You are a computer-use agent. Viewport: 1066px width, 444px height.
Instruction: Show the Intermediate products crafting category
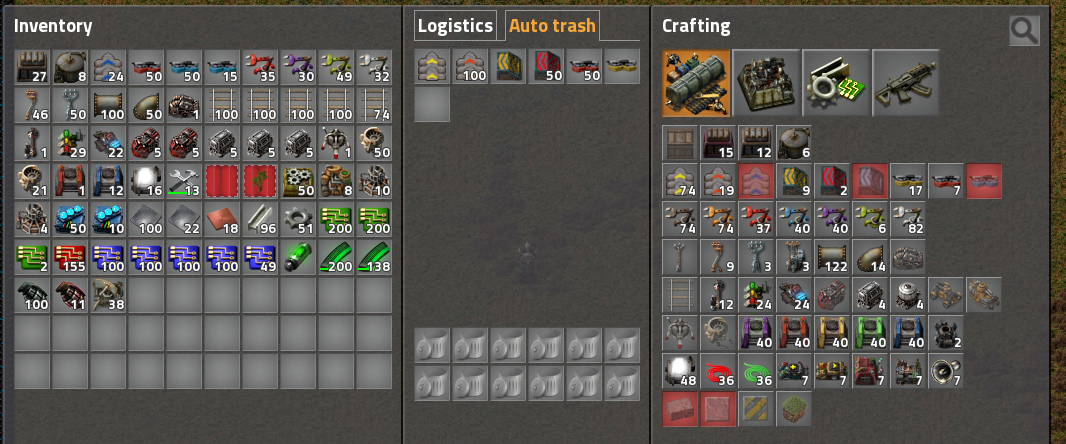836,84
